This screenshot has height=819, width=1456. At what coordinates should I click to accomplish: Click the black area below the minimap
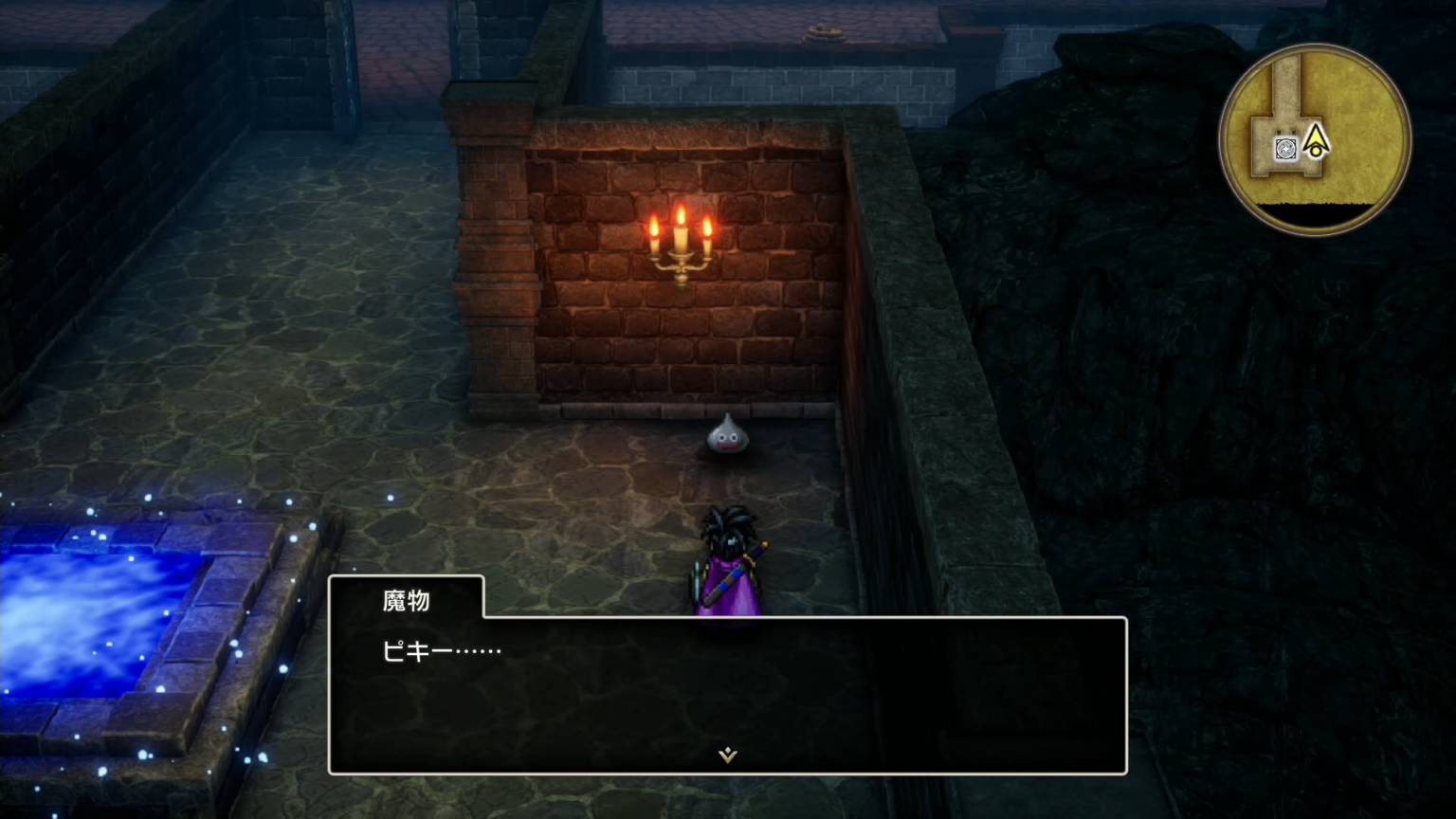[x=1314, y=210]
